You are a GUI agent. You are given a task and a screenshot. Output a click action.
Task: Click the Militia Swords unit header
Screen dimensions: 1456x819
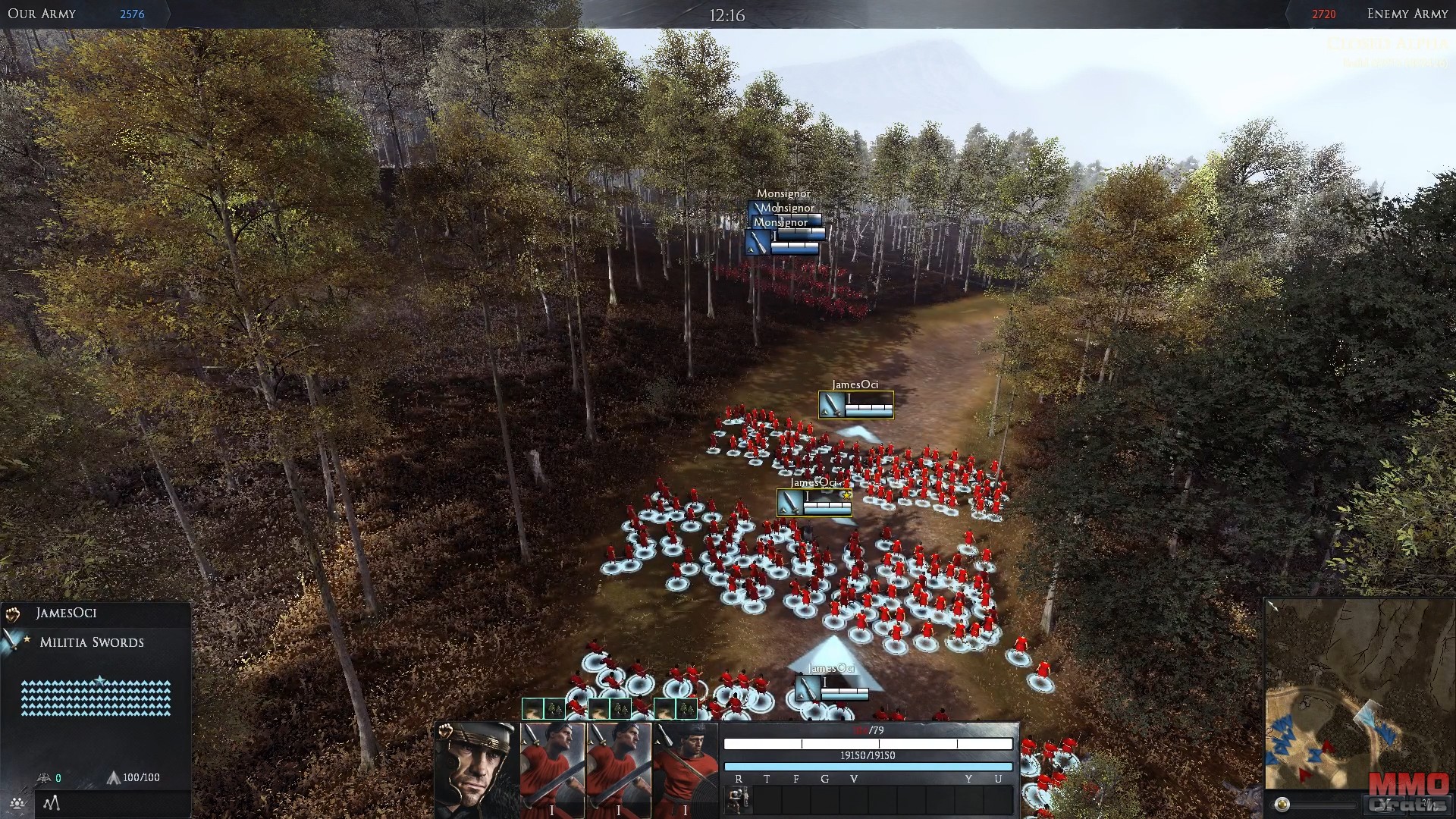point(91,642)
